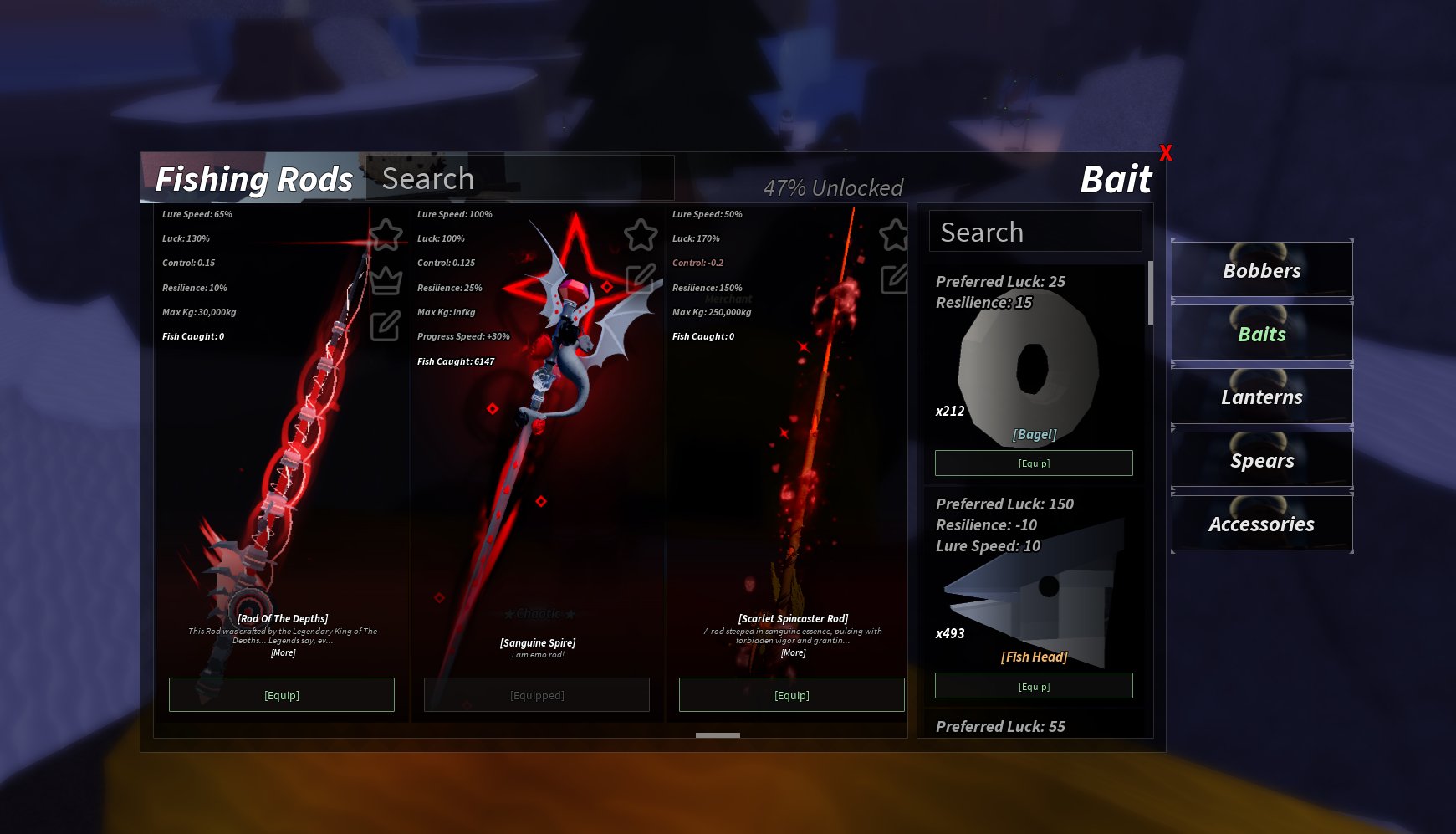Viewport: 1456px width, 834px height.
Task: Equip the Rod Of The Depths
Action: coord(282,695)
